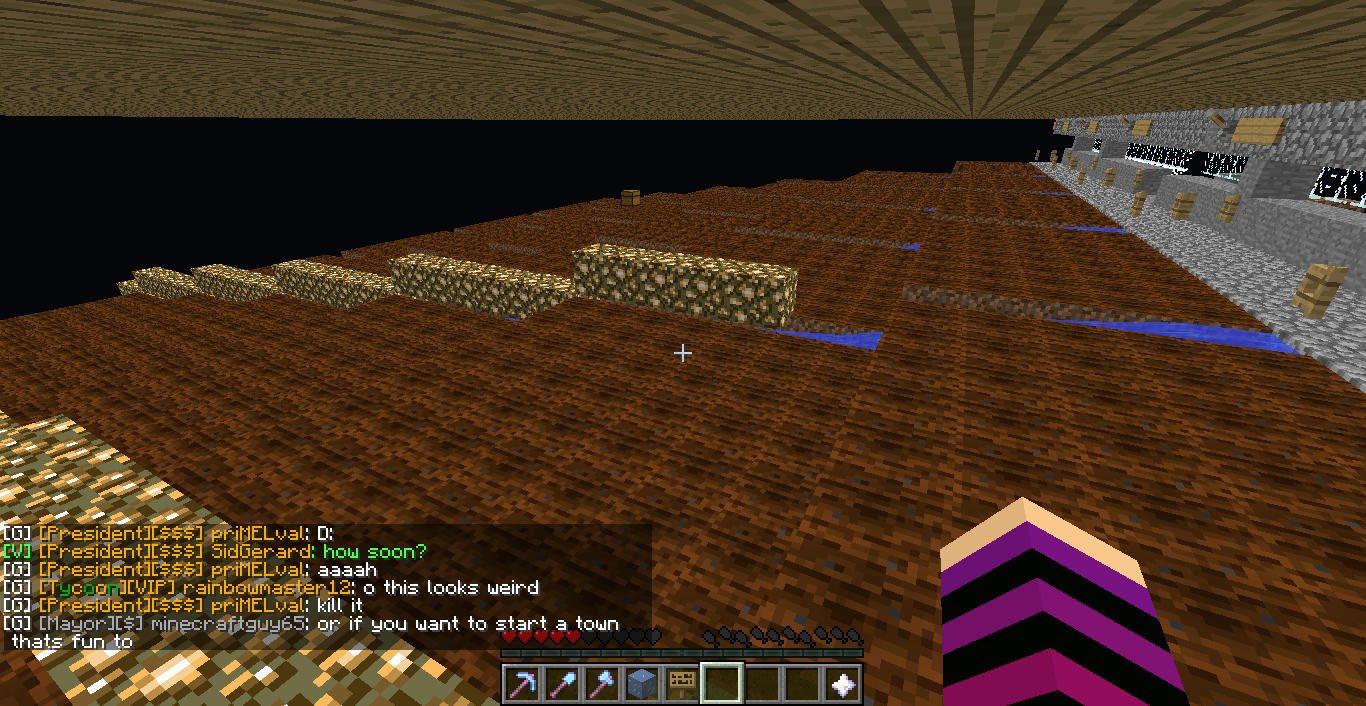Select the diamond pickaxe hotbar slot
The height and width of the screenshot is (706, 1366).
click(521, 684)
